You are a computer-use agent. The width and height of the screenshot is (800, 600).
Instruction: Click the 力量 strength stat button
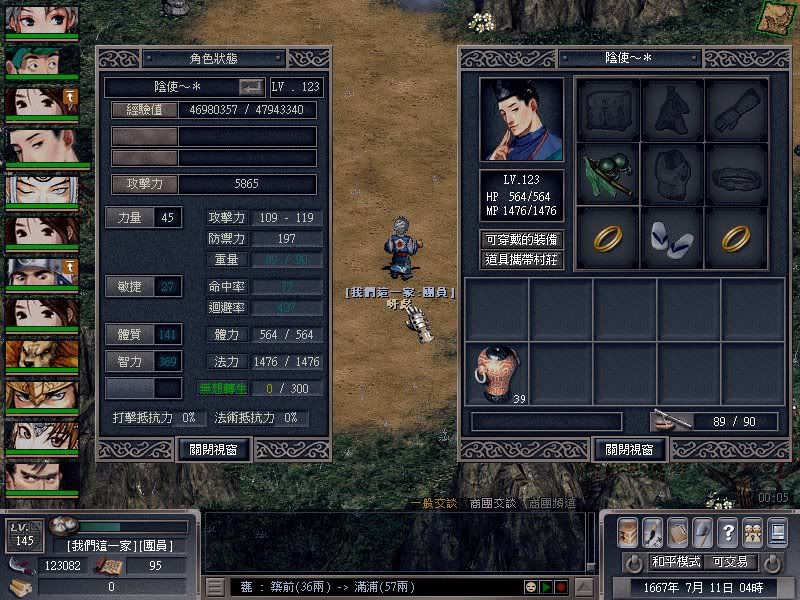coord(128,217)
